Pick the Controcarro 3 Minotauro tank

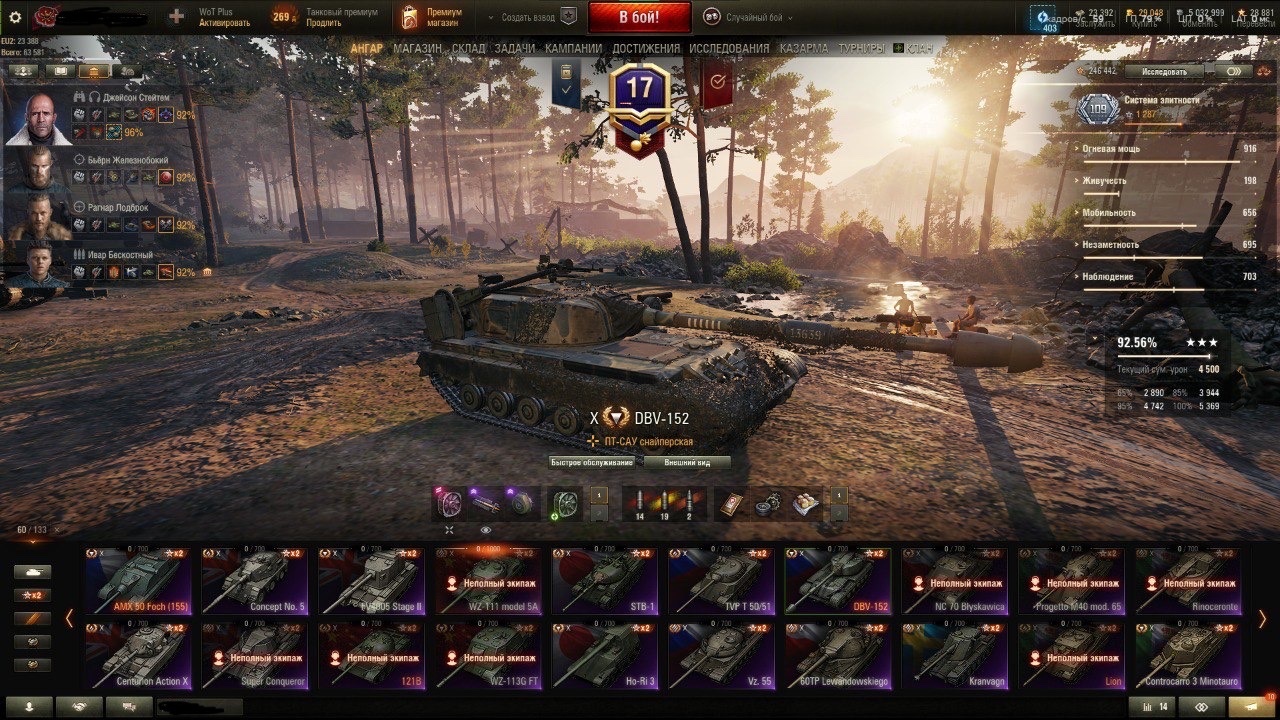(x=1188, y=656)
